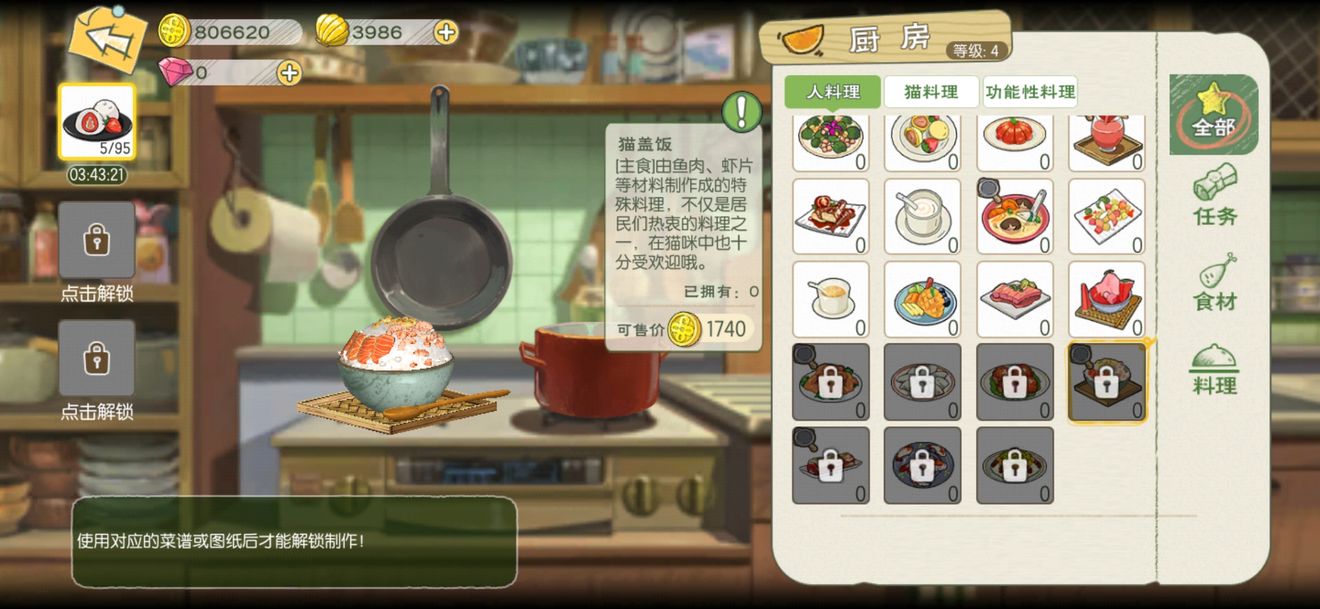
Task: Select the 全部 star category
Action: pos(1213,113)
